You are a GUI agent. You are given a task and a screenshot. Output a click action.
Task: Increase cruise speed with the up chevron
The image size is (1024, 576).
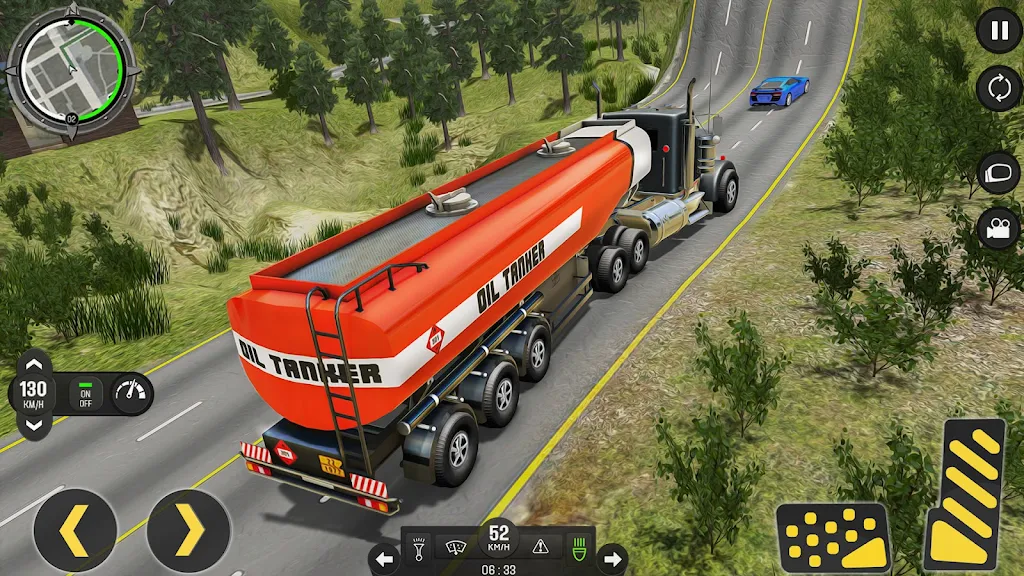coord(33,363)
